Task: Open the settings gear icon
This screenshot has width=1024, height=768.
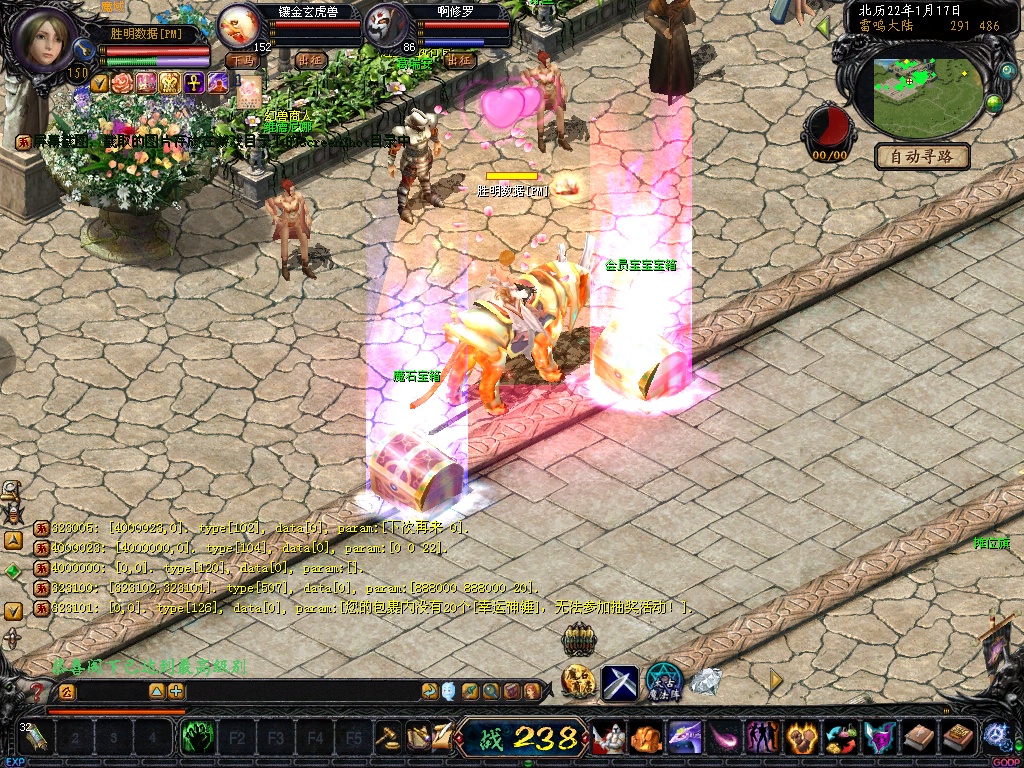Action: coord(995,735)
